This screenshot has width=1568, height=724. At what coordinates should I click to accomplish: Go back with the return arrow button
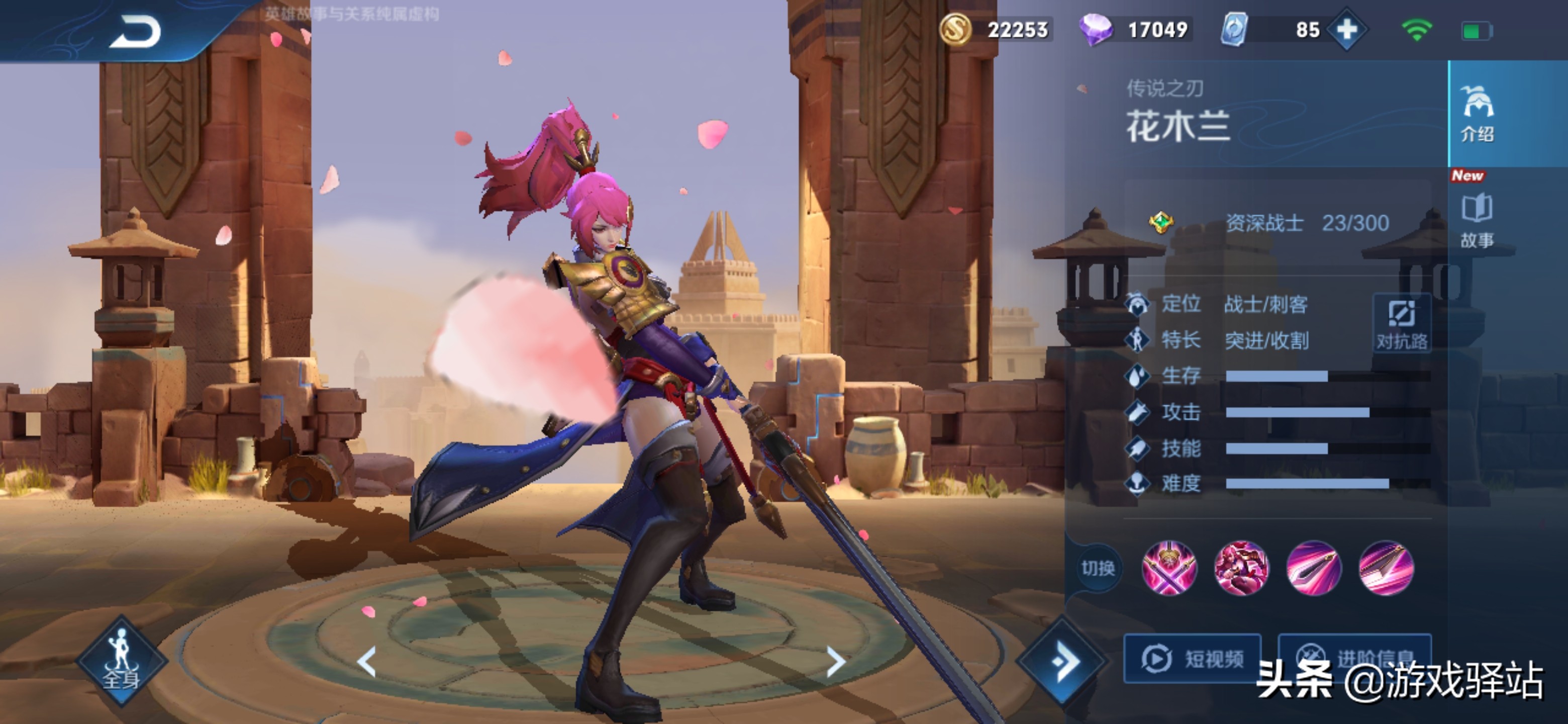(x=135, y=32)
